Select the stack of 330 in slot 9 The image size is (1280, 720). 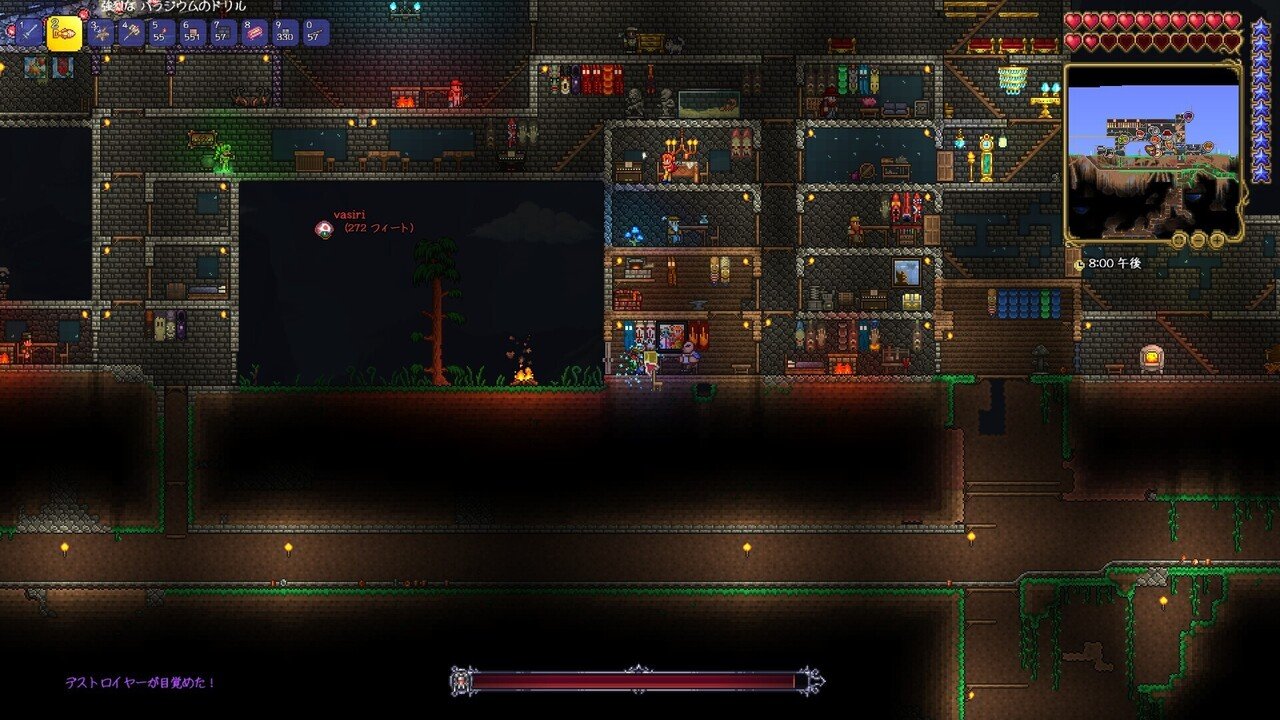285,33
